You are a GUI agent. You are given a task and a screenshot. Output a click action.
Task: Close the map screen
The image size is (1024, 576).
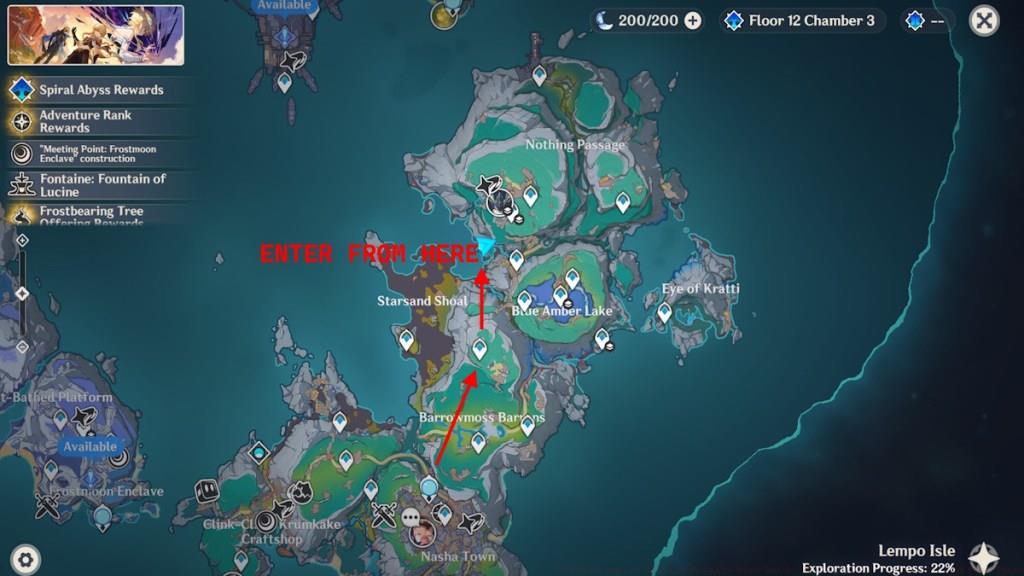(x=985, y=20)
